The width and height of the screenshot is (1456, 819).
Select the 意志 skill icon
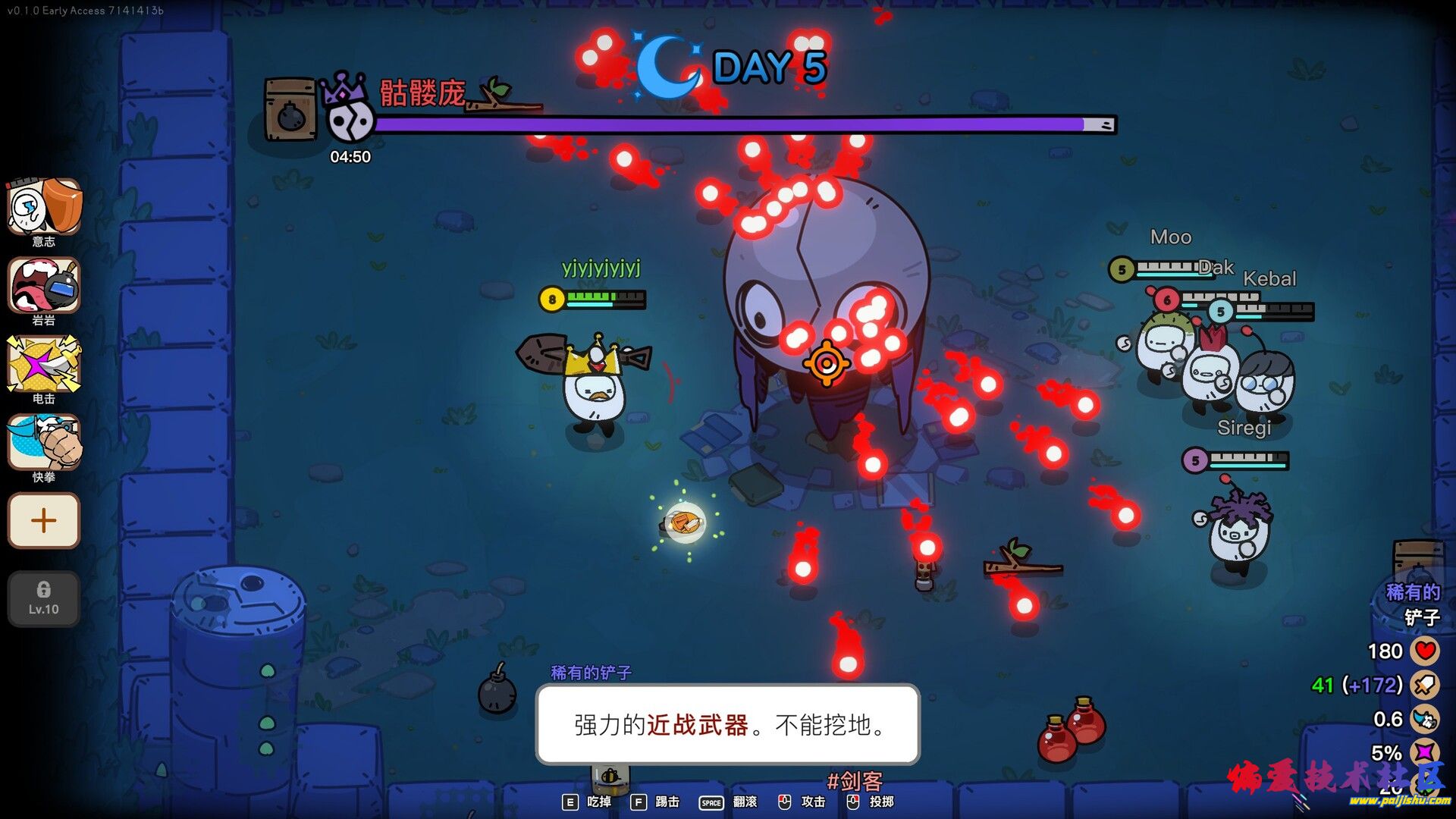pyautogui.click(x=44, y=206)
